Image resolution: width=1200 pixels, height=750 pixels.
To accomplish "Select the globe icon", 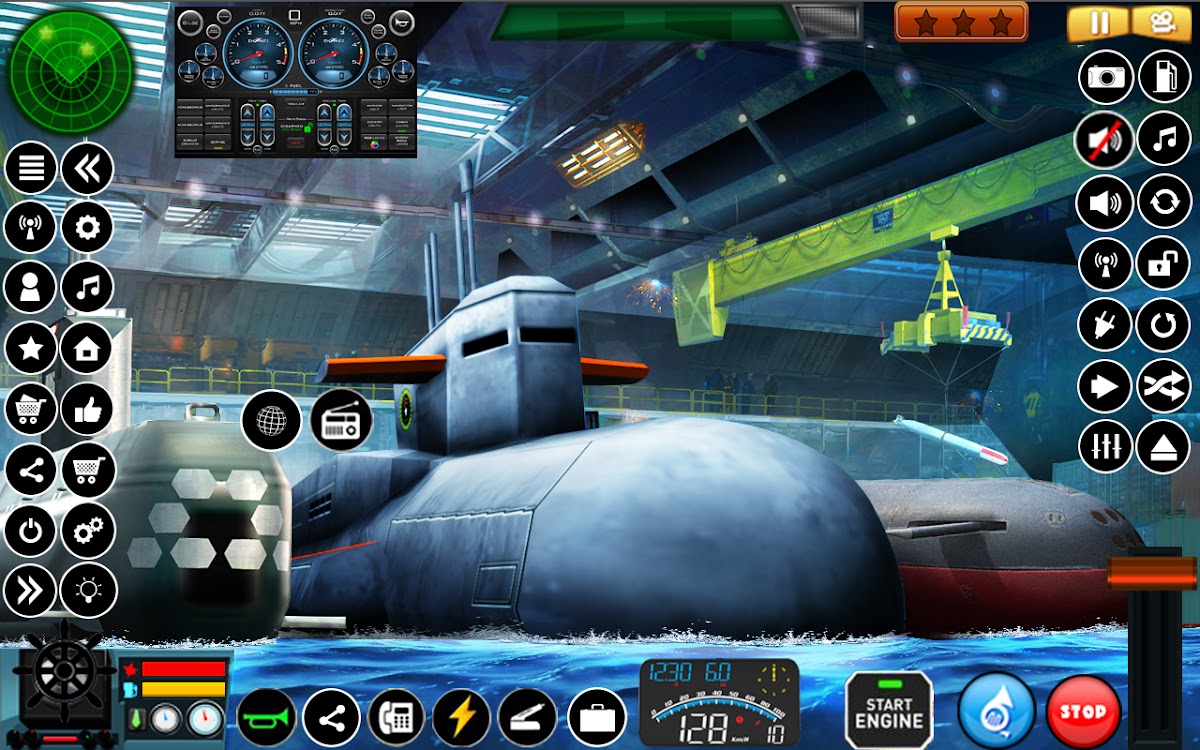I will (271, 421).
